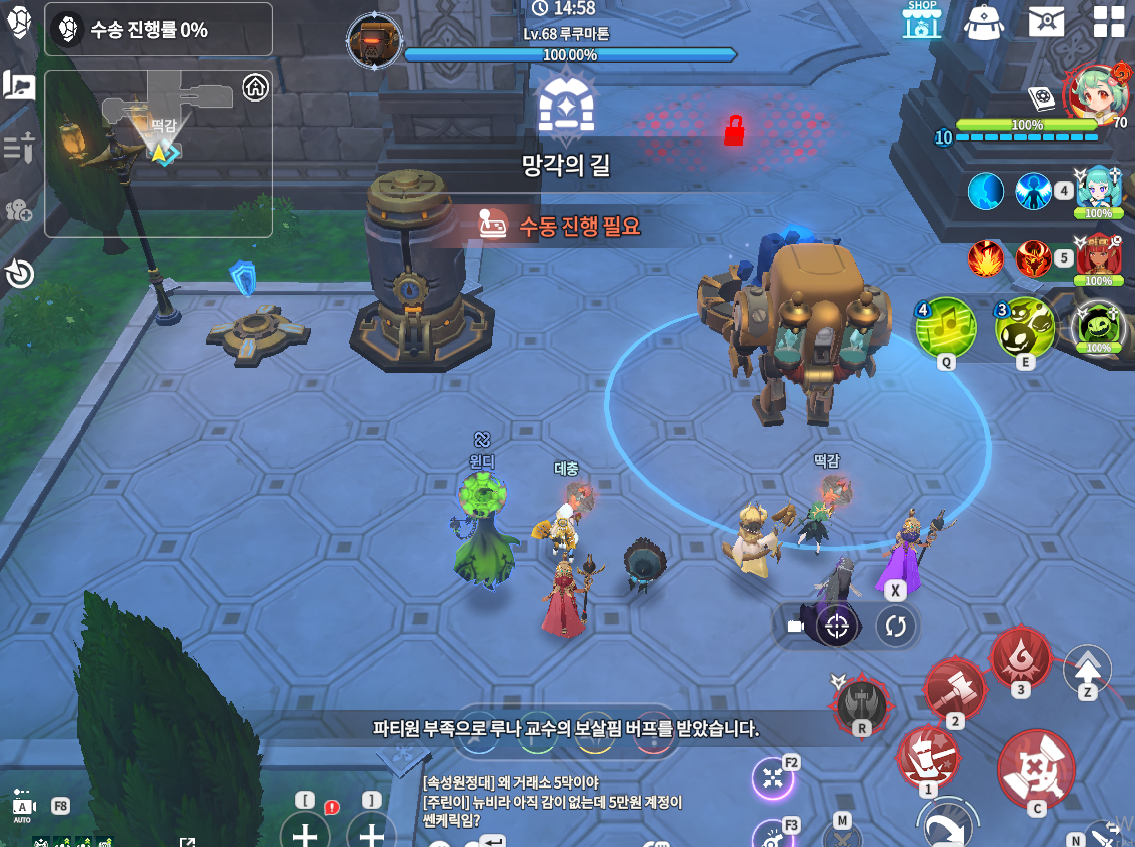Open the SHOP storefront icon
This screenshot has height=847, width=1135.
click(921, 19)
